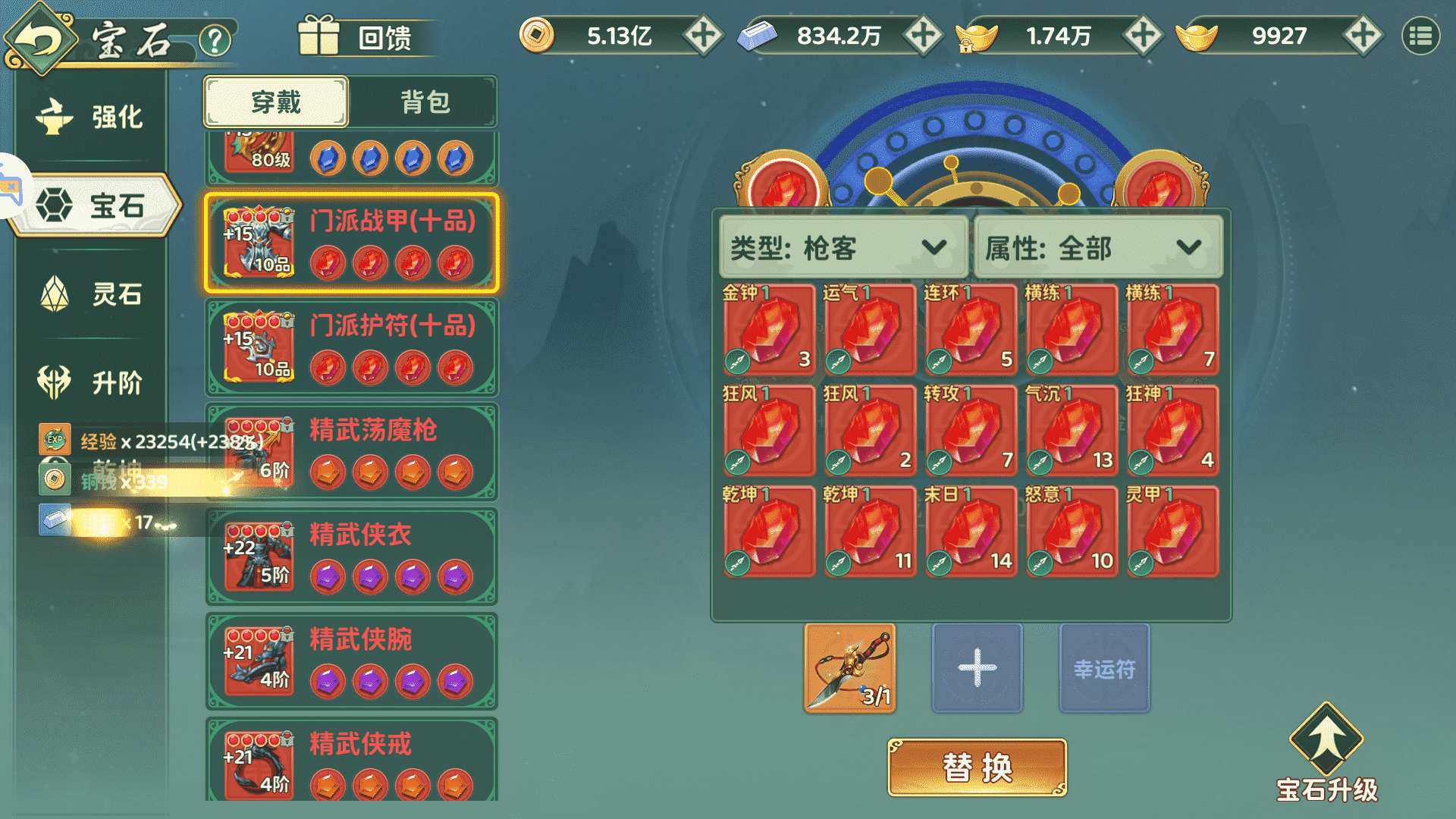Open the 强化 menu entry
The image size is (1456, 819).
(91, 117)
